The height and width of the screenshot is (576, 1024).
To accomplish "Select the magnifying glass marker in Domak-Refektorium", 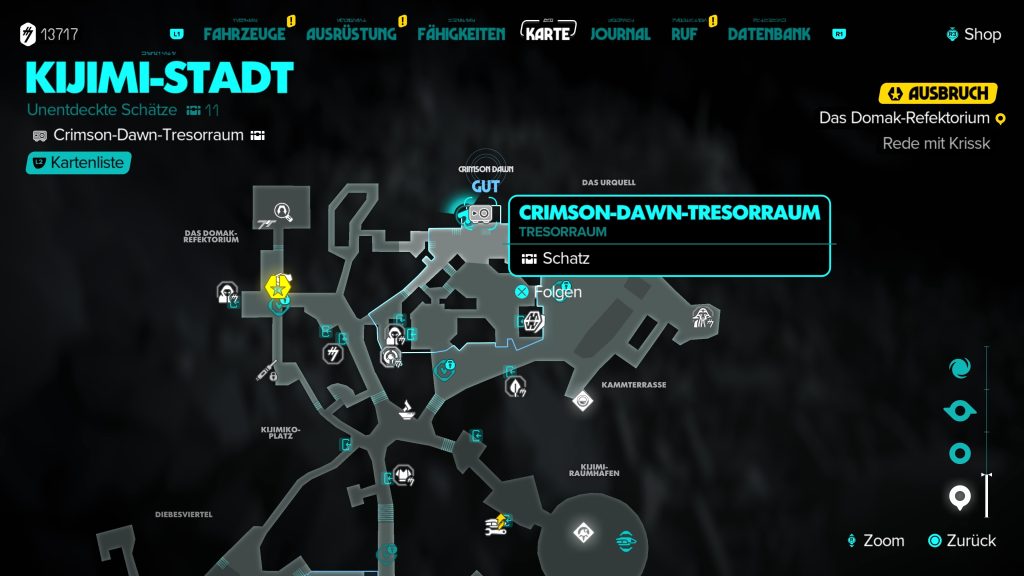I will pyautogui.click(x=283, y=211).
